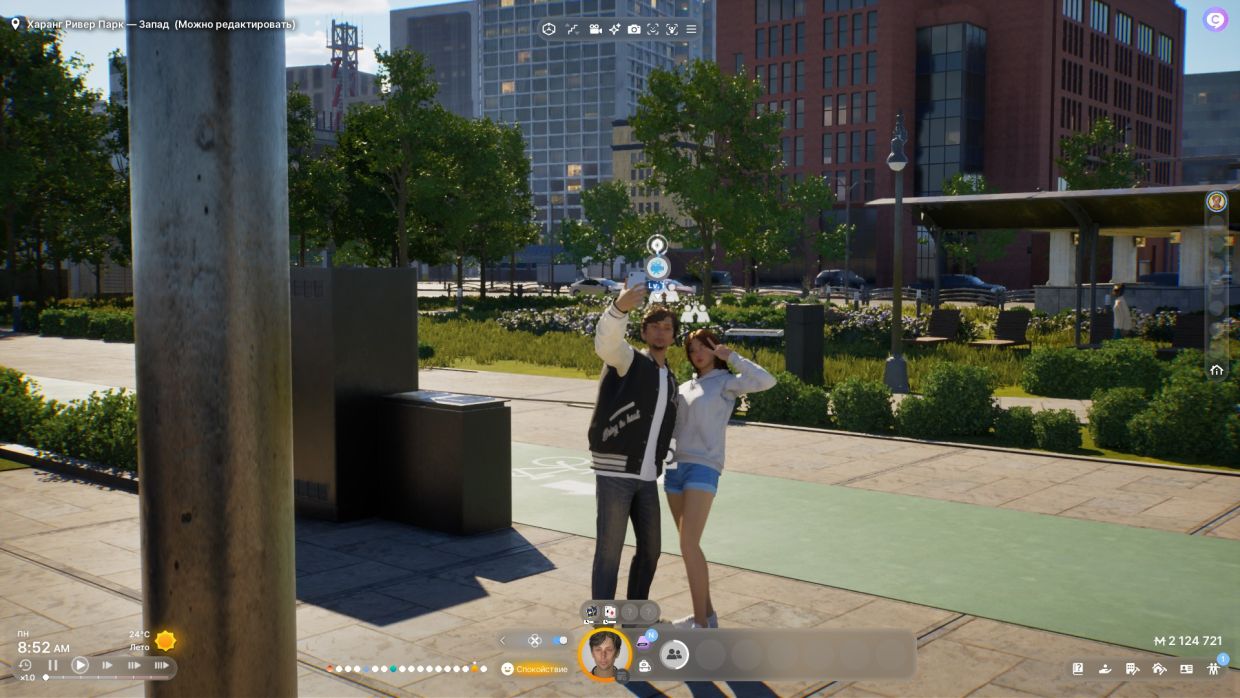Select the character avatar on right sidebar
Viewport: 1240px width, 698px height.
(1216, 201)
